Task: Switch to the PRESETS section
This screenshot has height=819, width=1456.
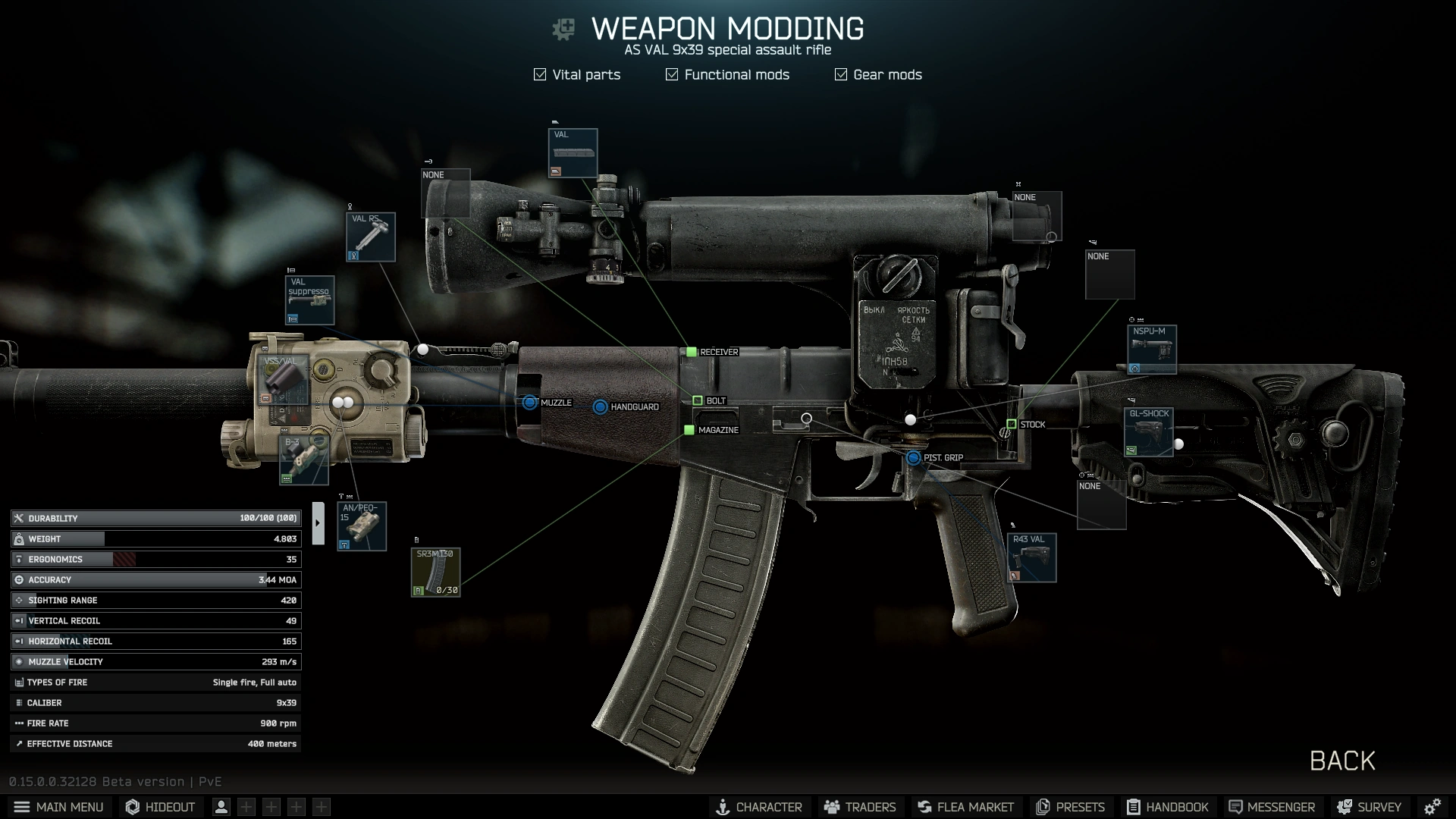Action: (1069, 807)
